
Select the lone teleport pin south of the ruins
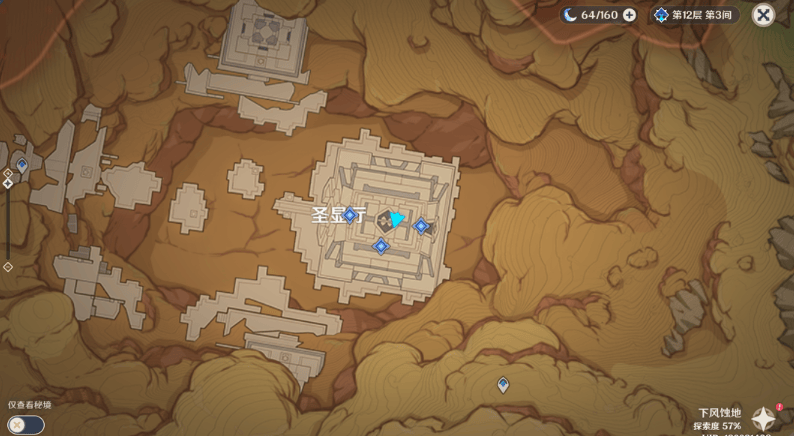[x=503, y=385]
